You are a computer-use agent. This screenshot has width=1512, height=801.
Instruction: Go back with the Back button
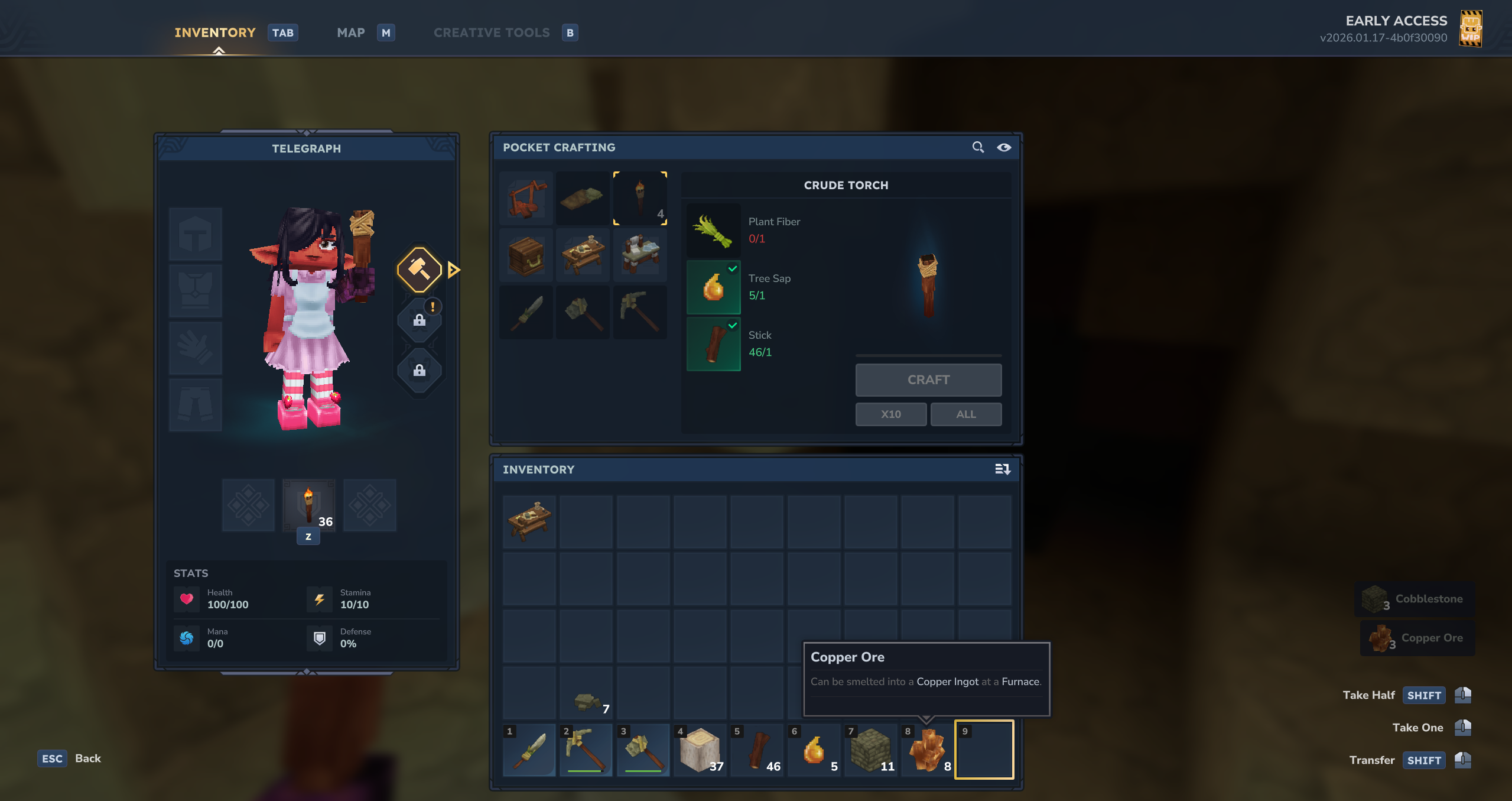pos(87,758)
